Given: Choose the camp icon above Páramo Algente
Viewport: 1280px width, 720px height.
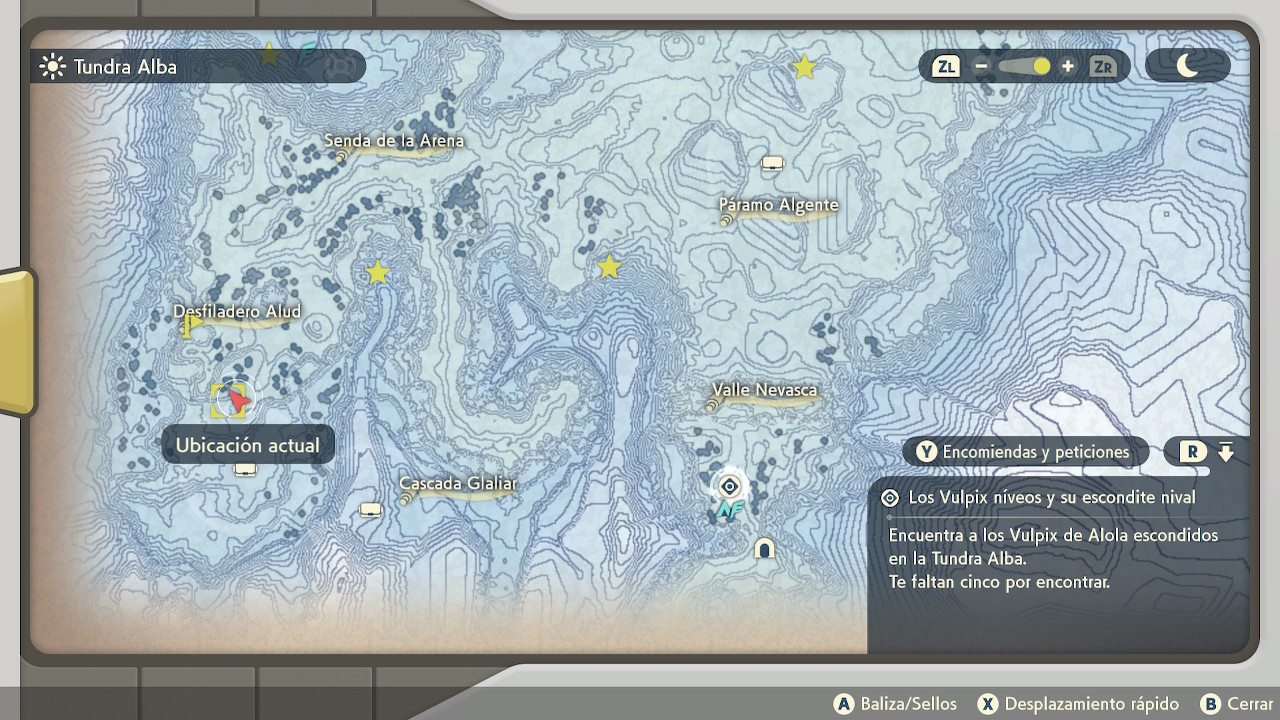Looking at the screenshot, I should coord(772,163).
